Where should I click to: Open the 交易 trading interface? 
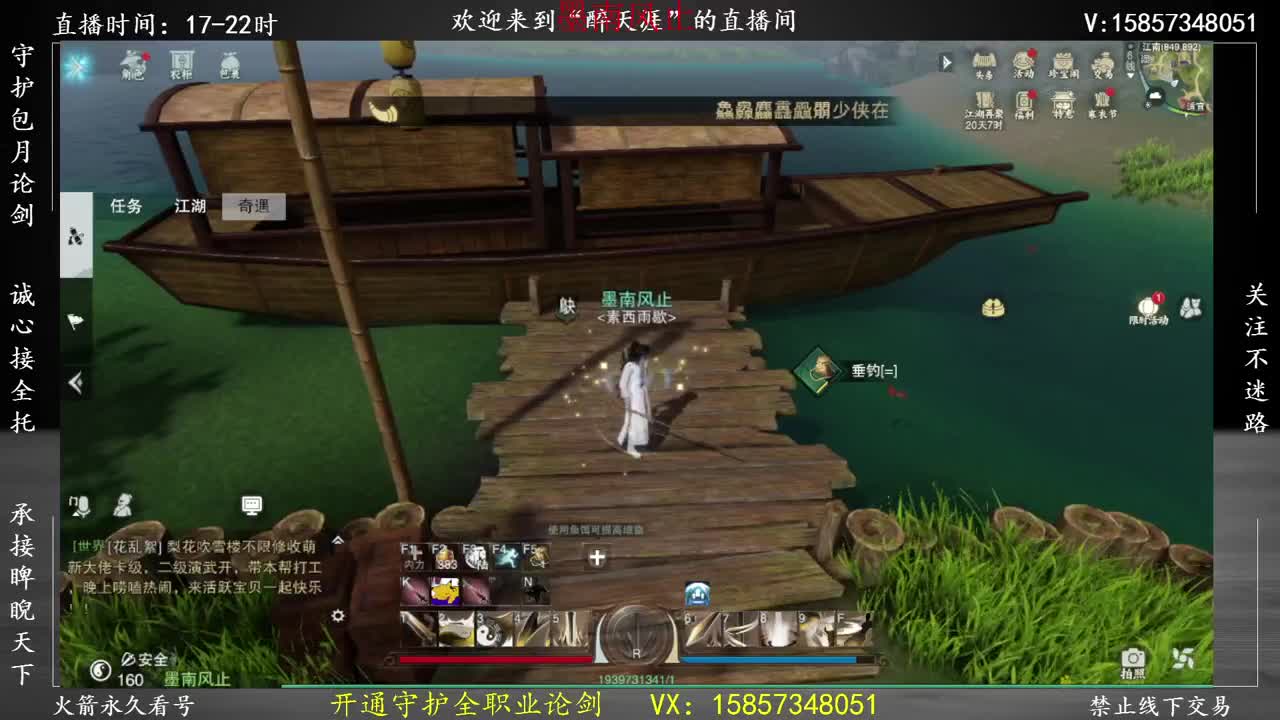click(x=1103, y=62)
